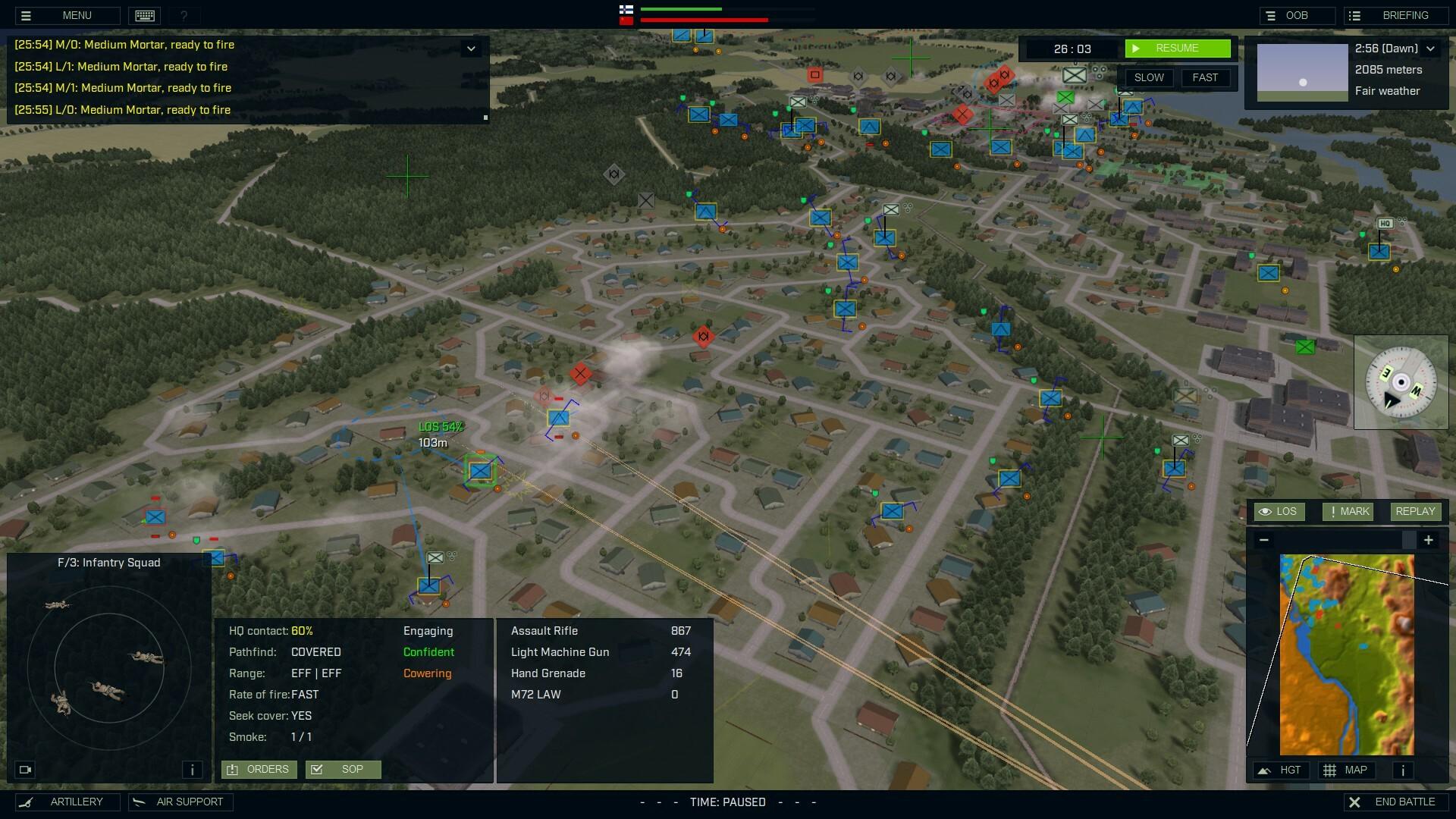Switch game speed to SLOW
The image size is (1456, 819).
tap(1149, 77)
